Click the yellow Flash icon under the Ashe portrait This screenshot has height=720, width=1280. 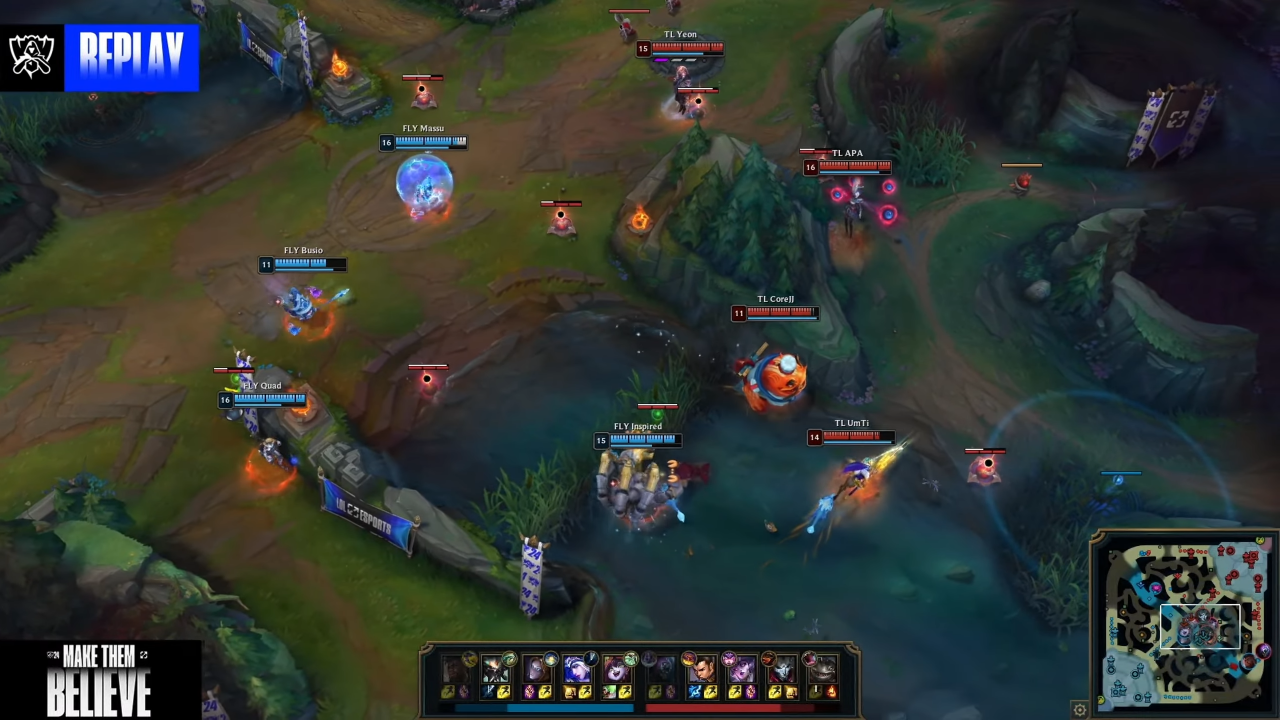tap(583, 692)
